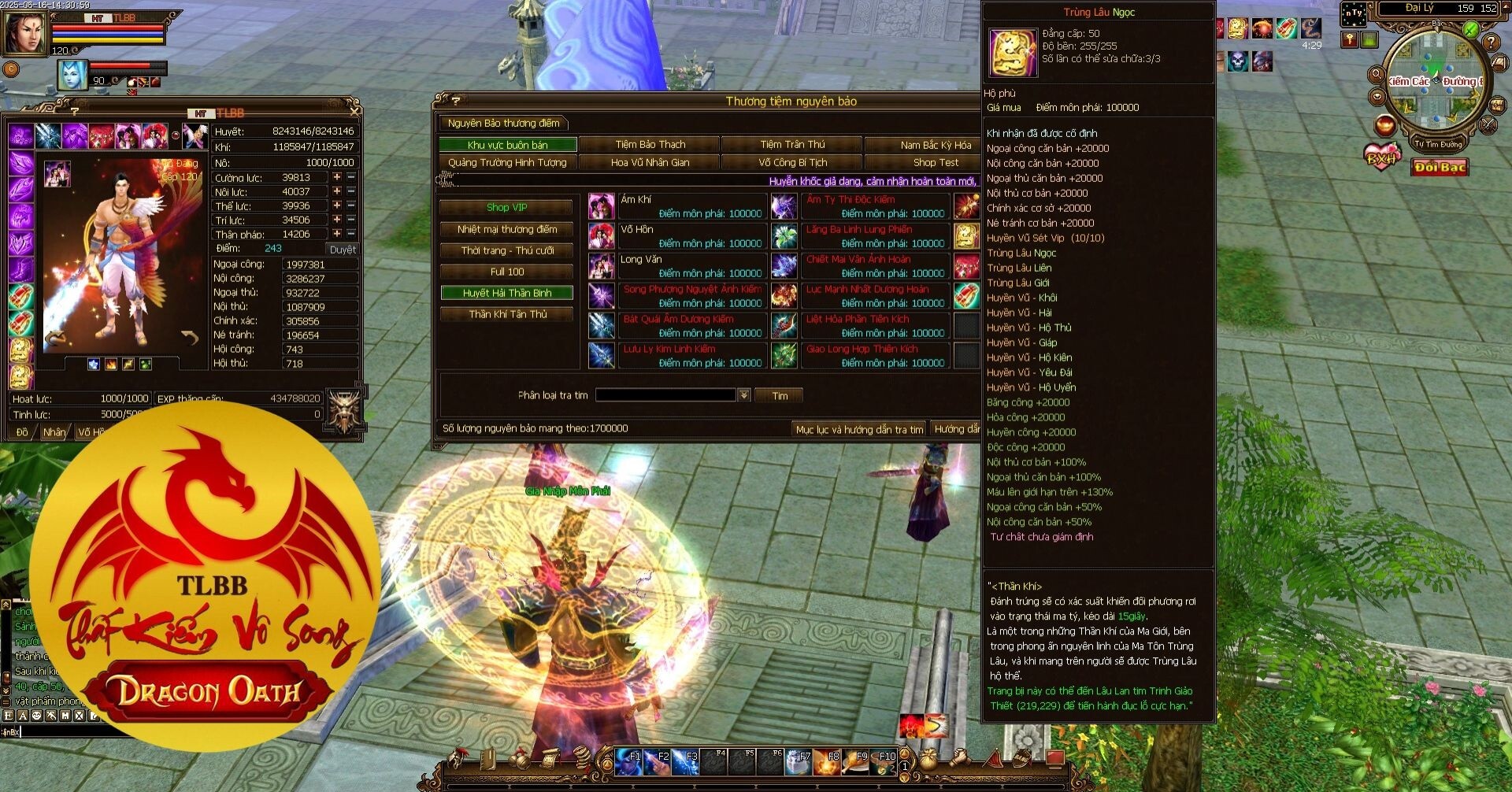The width and height of the screenshot is (1512, 792).
Task: Open the Đổi Bạc exchange button
Action: click(x=1440, y=168)
